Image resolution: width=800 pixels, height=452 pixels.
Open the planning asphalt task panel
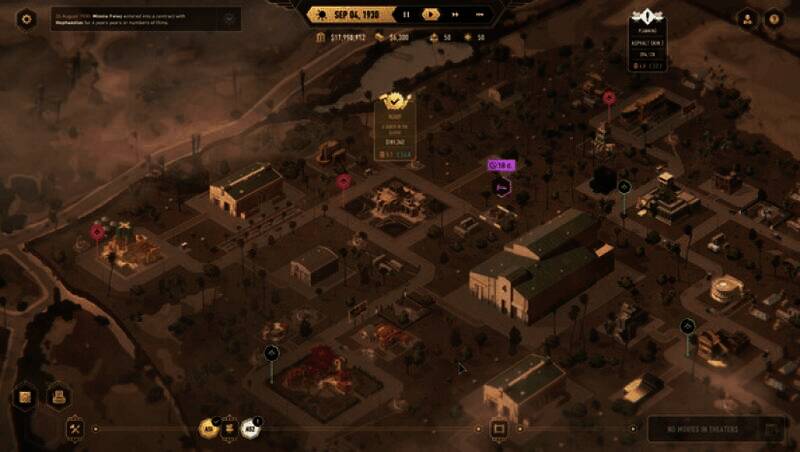click(647, 42)
